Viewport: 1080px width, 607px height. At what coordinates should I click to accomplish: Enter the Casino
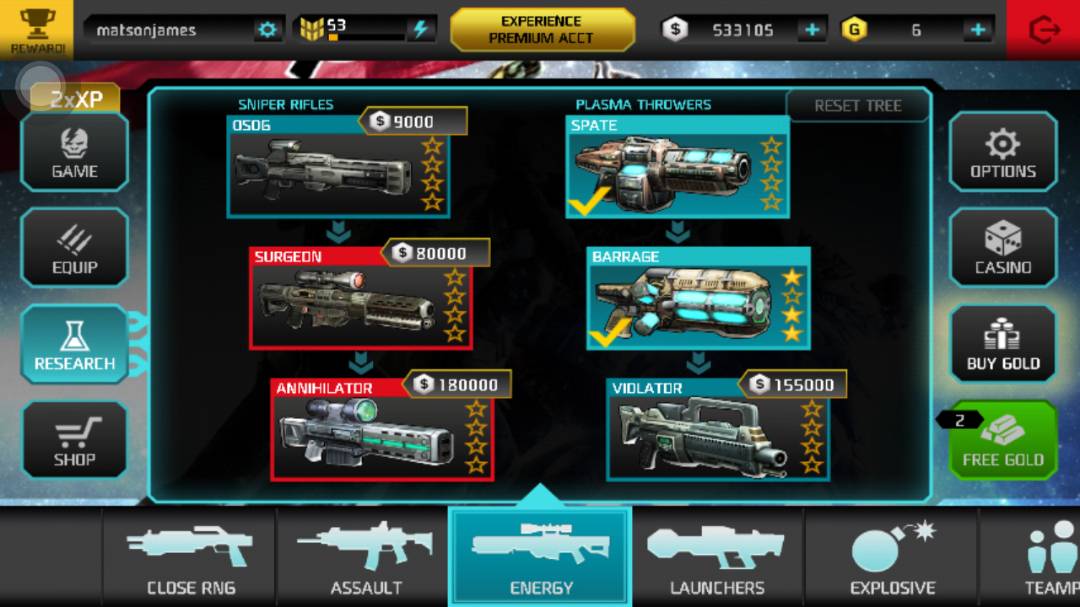(x=1003, y=249)
